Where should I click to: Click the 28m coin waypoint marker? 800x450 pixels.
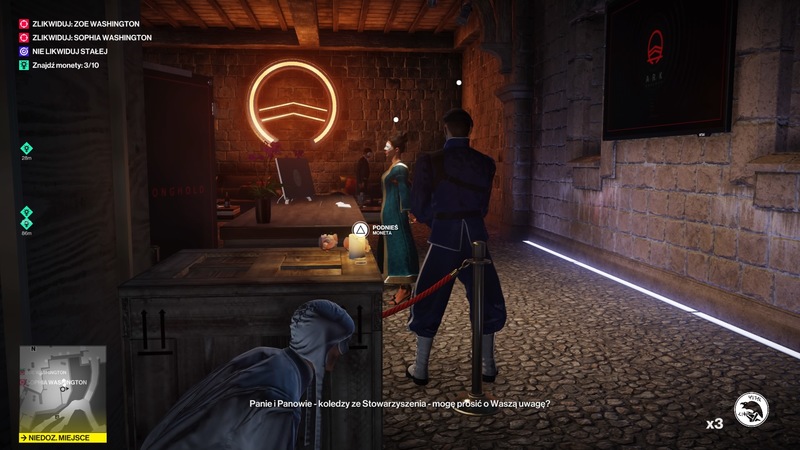pyautogui.click(x=27, y=148)
